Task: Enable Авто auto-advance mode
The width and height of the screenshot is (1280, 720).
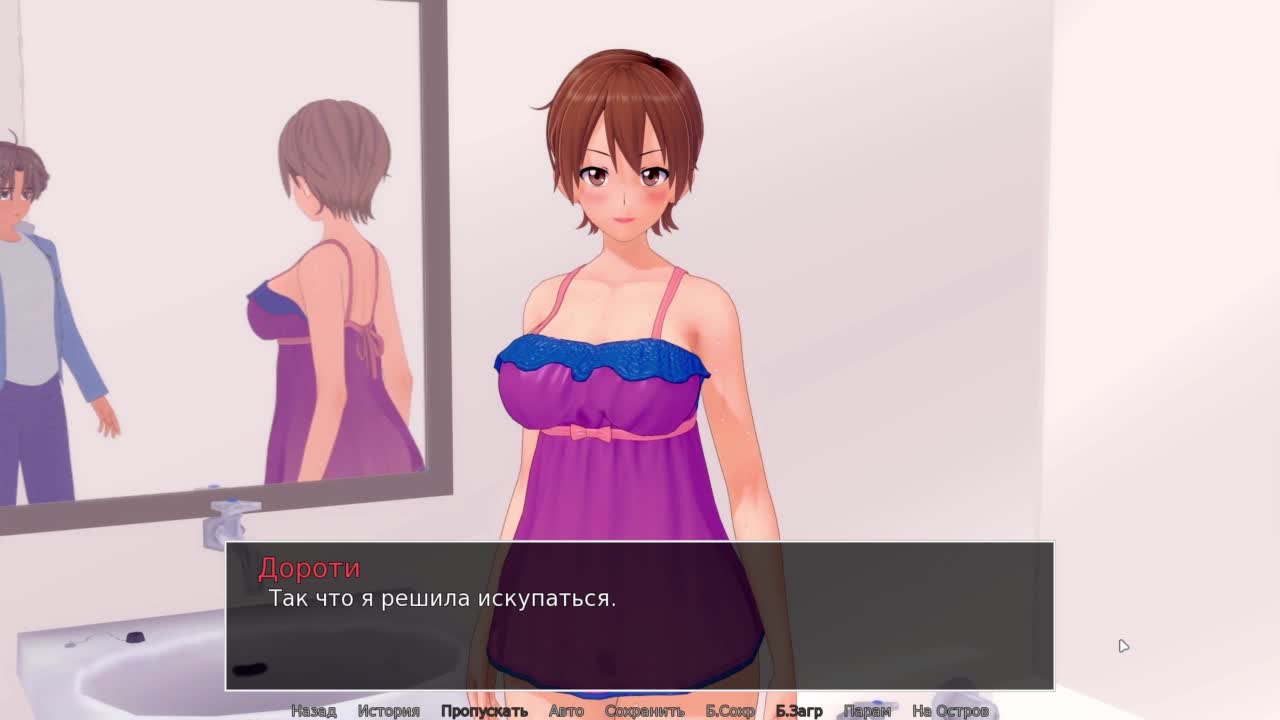Action: pos(566,711)
